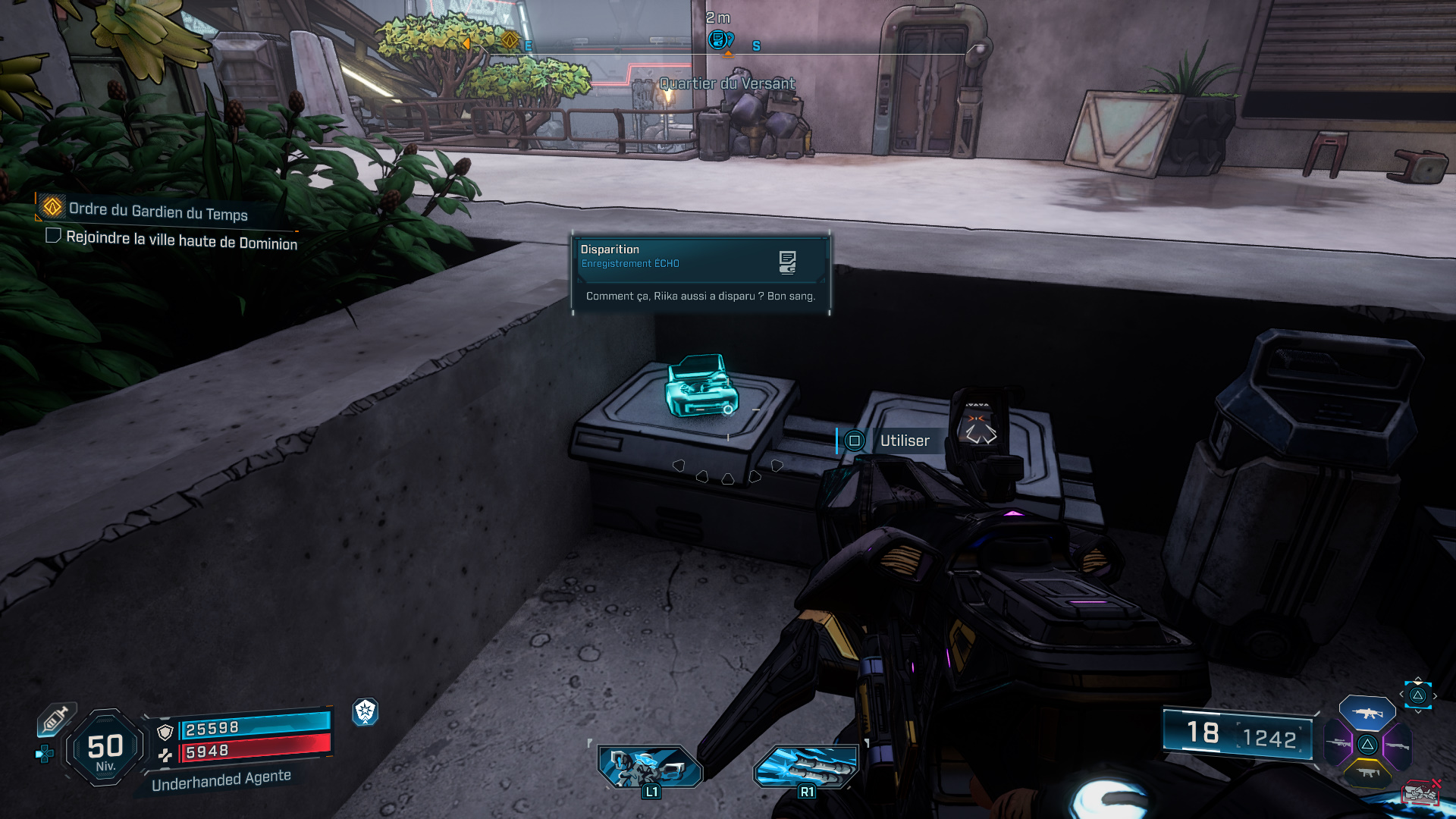
Task: Expand the weapon swap selector with left chevron
Action: 1401,694
